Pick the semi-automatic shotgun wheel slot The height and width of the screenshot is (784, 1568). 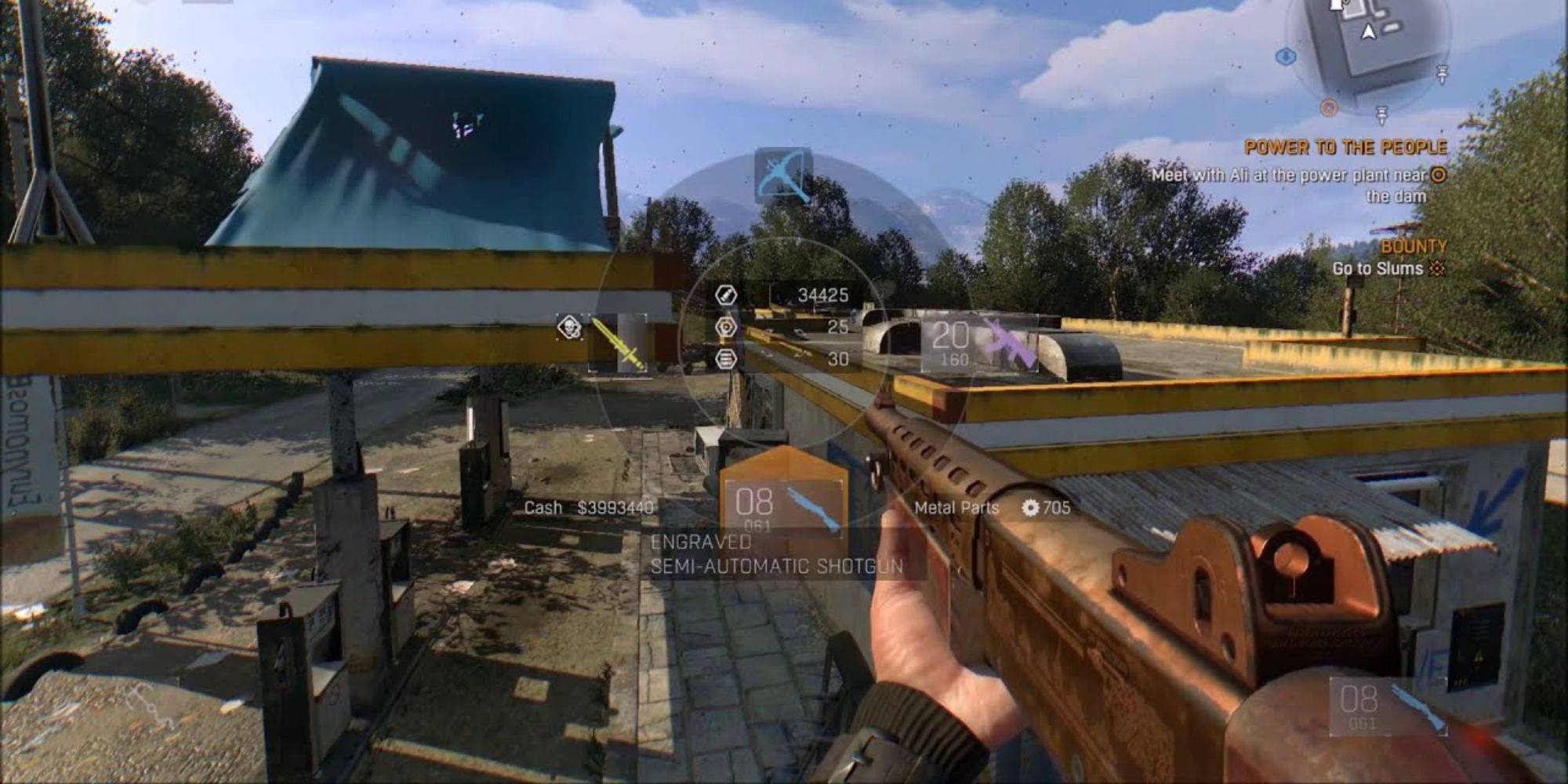click(x=784, y=502)
